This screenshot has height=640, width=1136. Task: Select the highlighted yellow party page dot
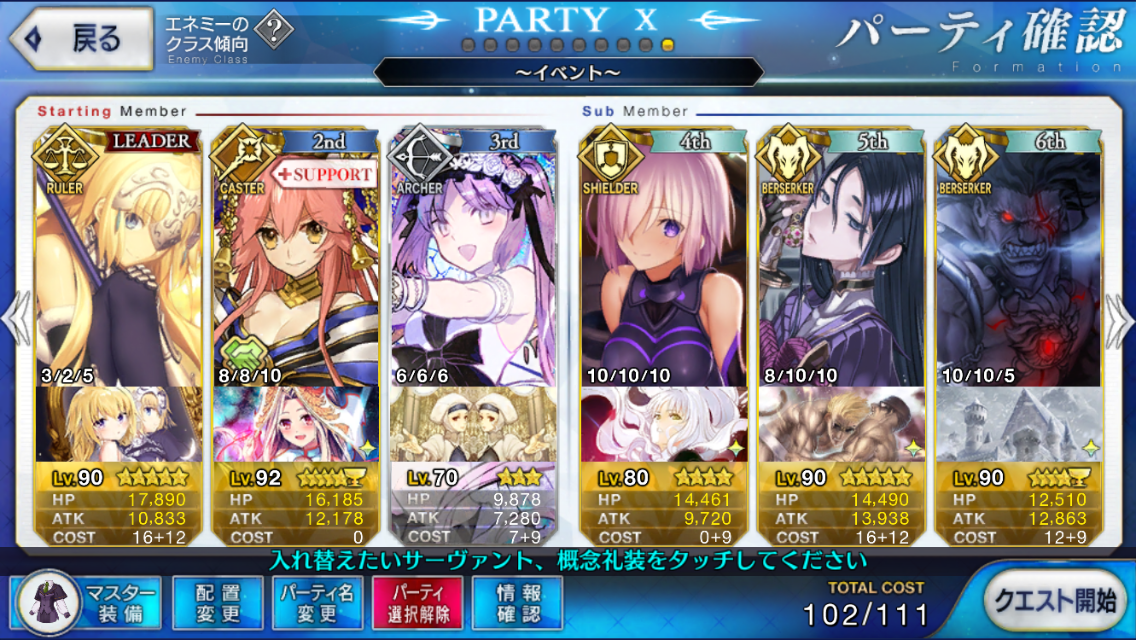pos(668,46)
